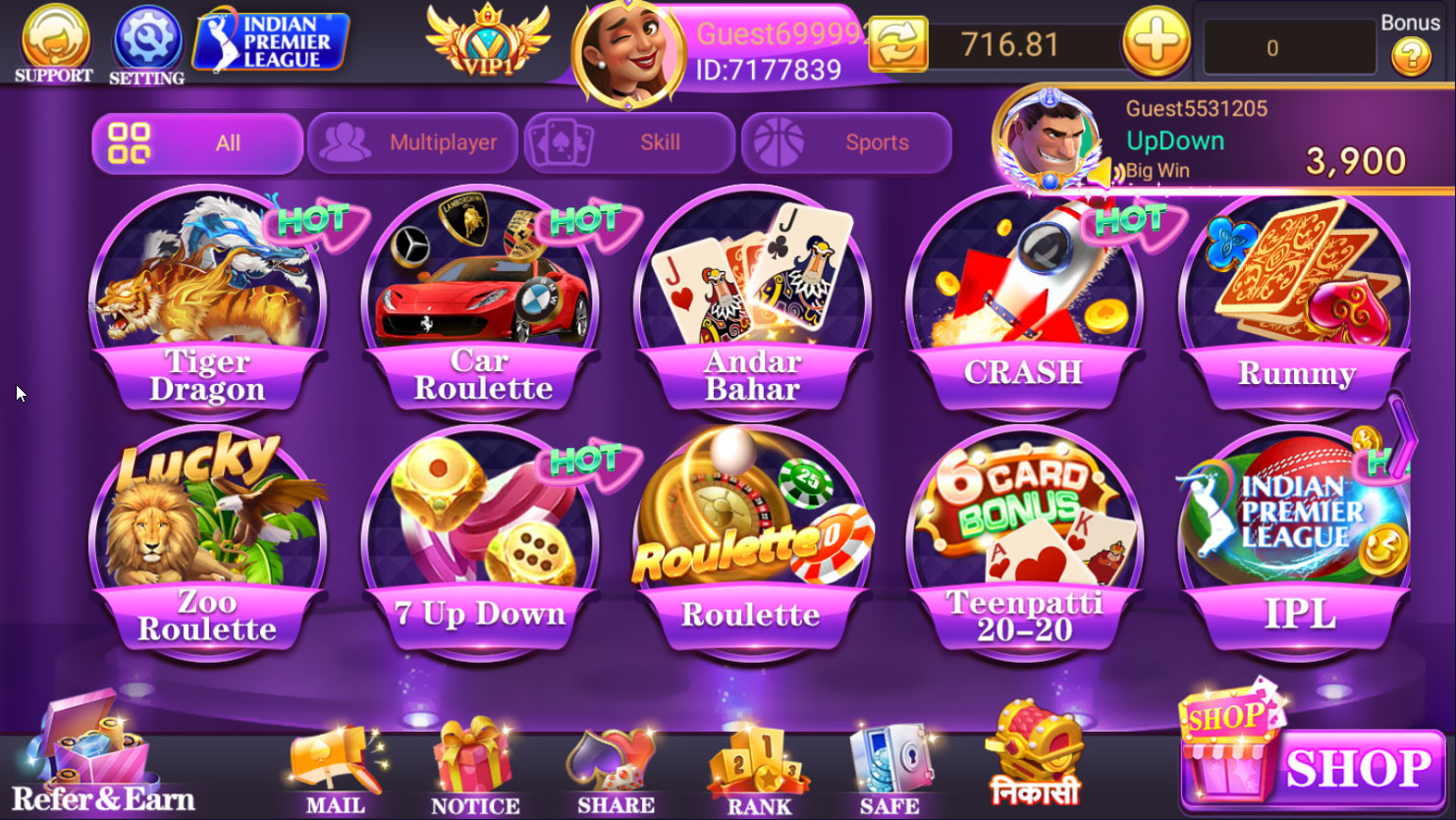1456x820 pixels.
Task: Open the Support headset icon
Action: pos(54,43)
